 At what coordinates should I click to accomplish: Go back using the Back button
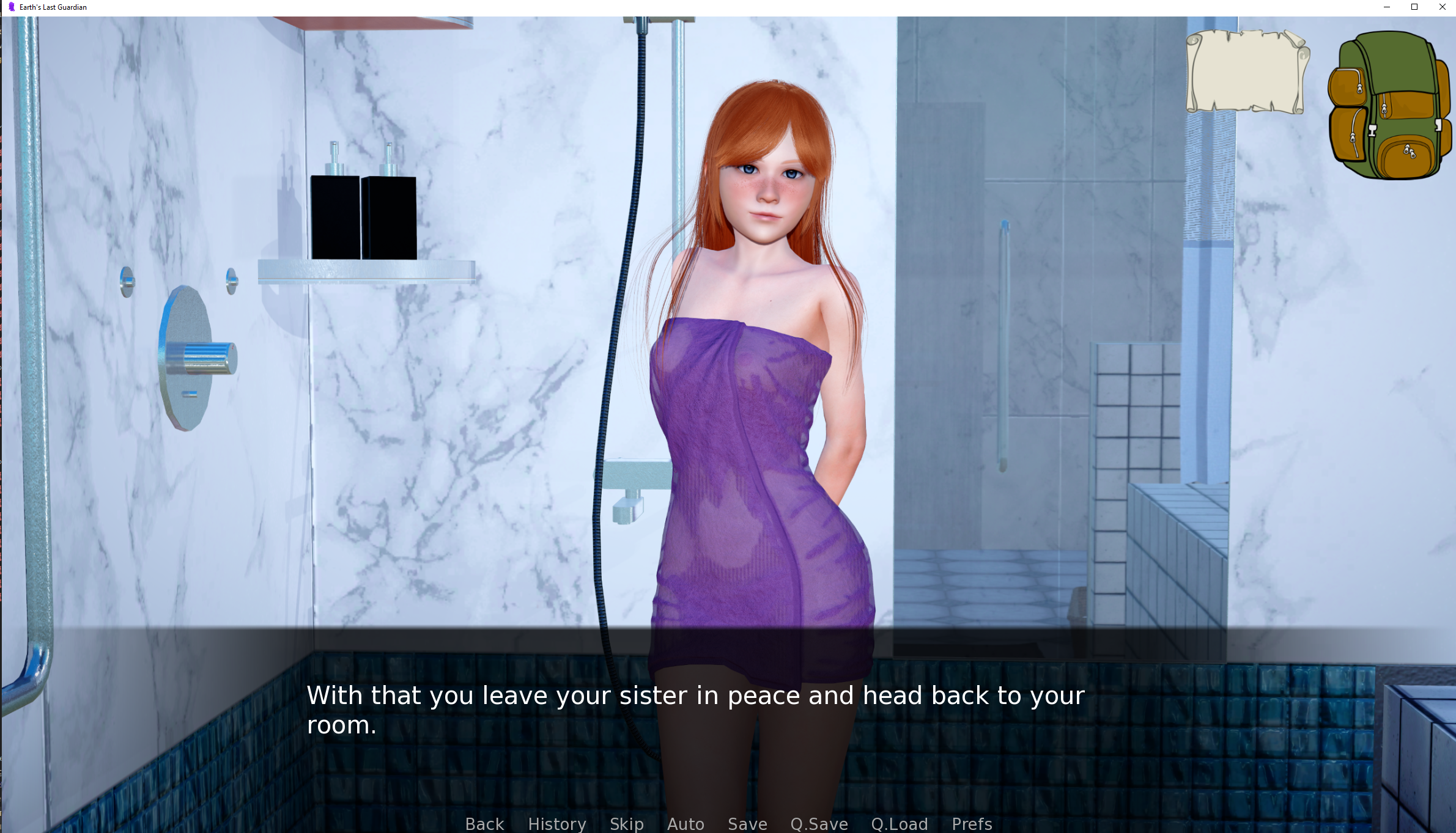[x=484, y=823]
